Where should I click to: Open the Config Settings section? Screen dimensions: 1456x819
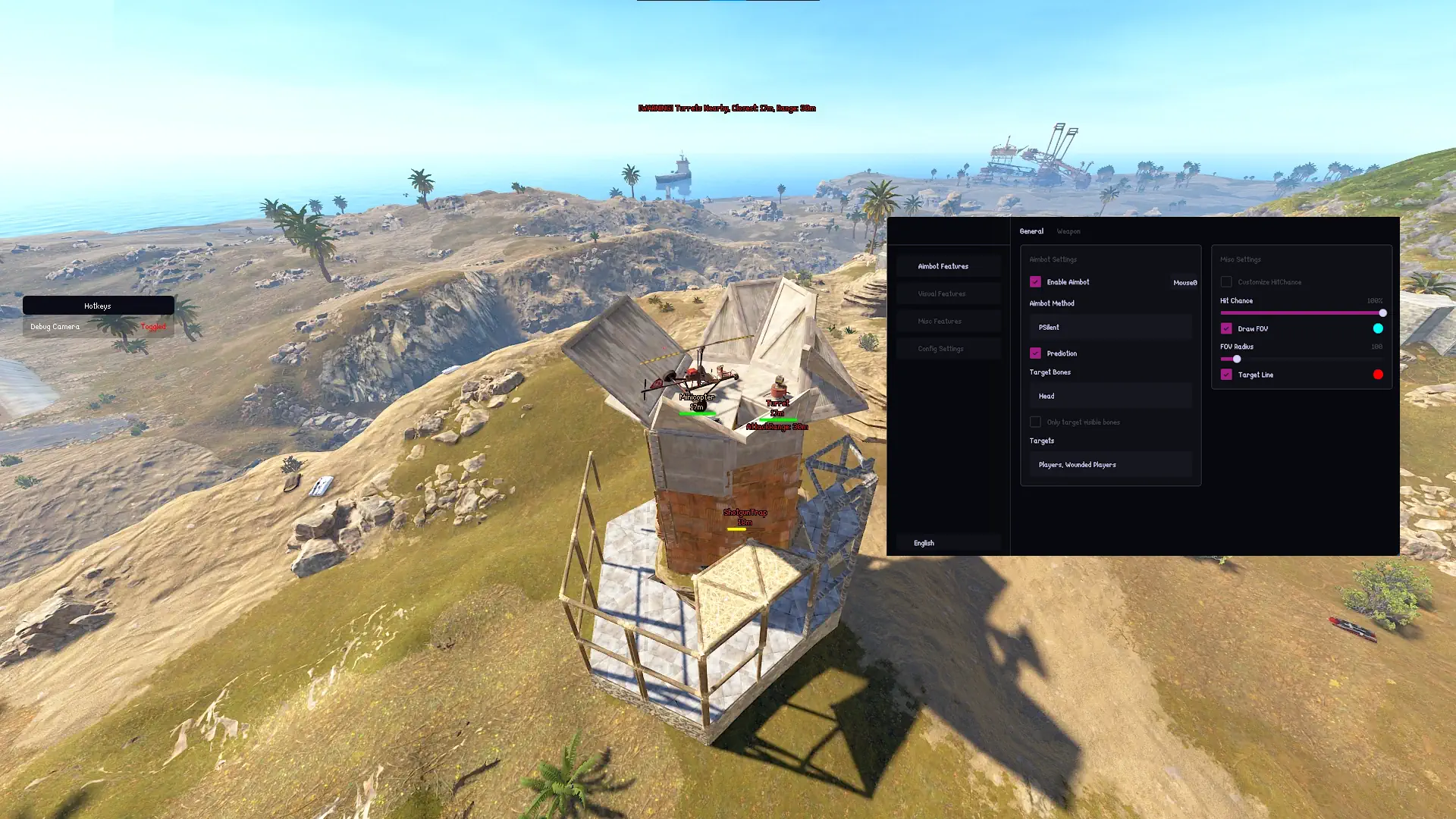pos(949,348)
